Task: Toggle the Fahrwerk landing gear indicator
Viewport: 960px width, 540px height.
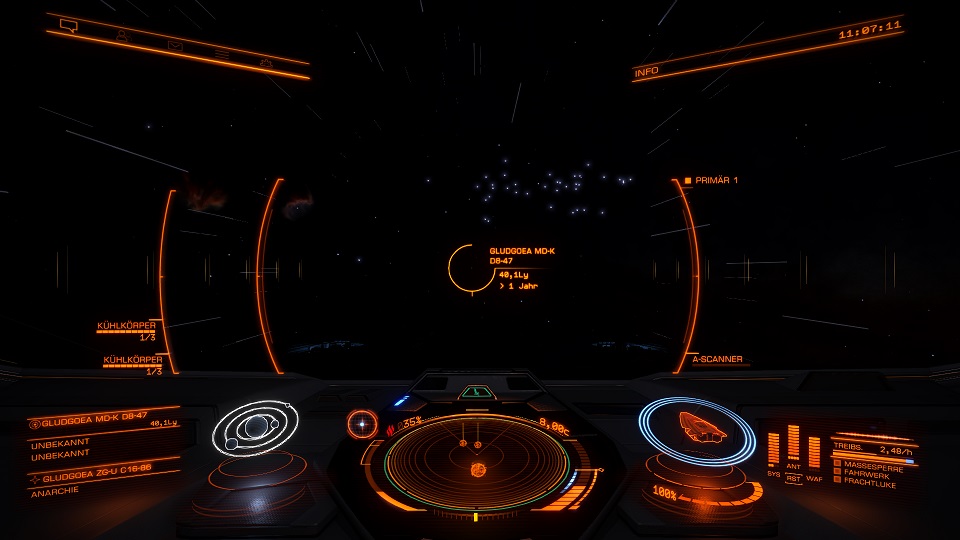Action: [x=868, y=474]
